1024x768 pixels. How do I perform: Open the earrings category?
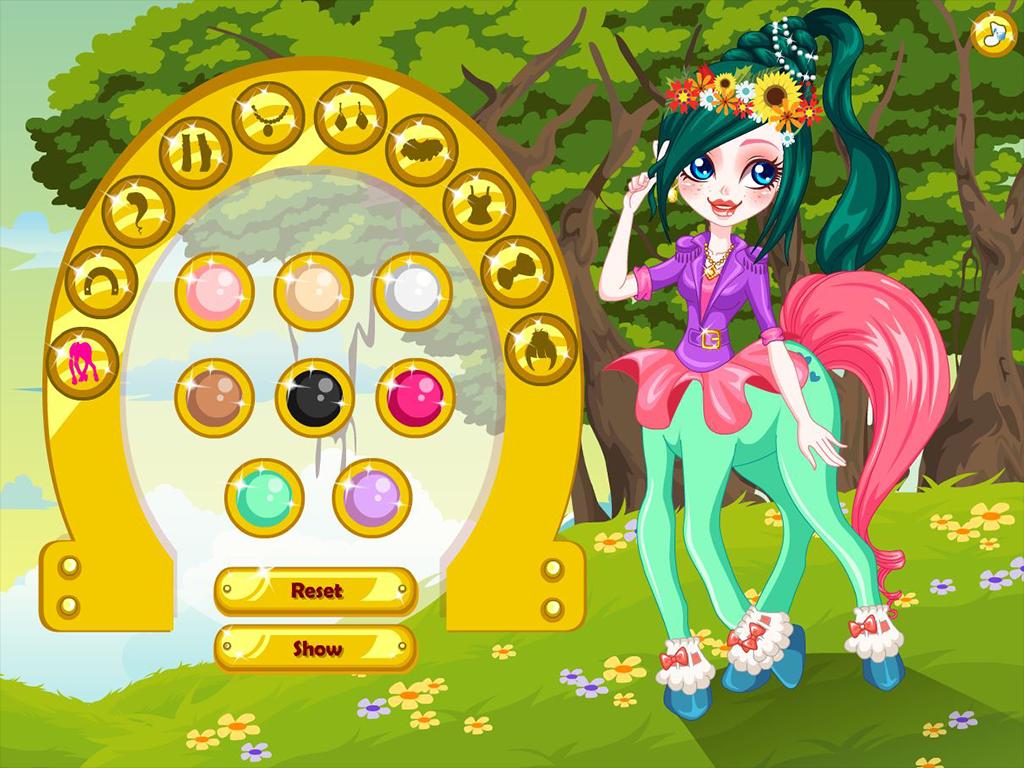click(x=350, y=118)
